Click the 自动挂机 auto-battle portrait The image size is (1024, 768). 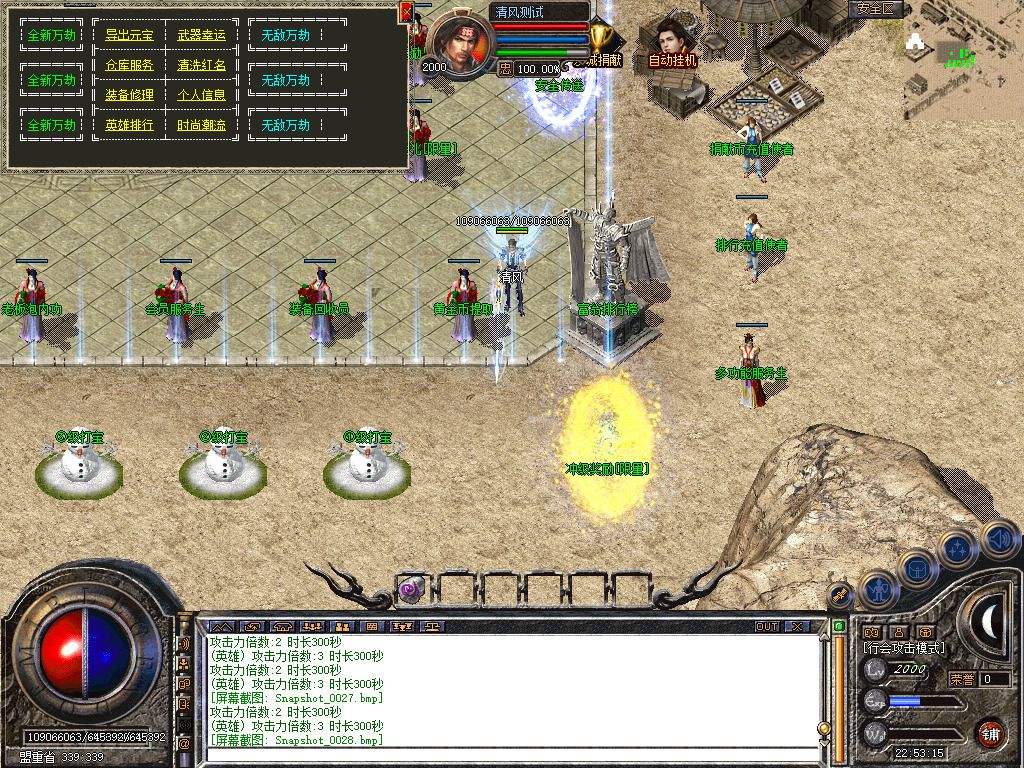pyautogui.click(x=672, y=44)
